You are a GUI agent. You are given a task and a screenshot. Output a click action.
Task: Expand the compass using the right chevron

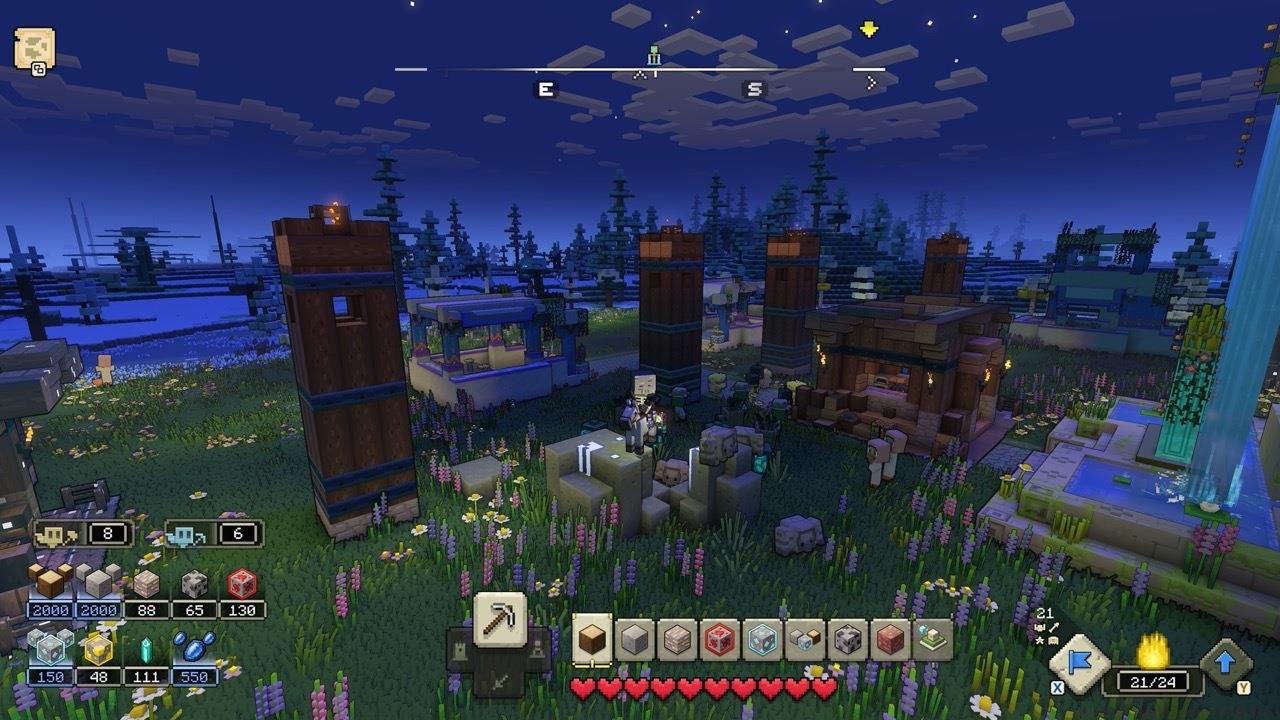873,81
